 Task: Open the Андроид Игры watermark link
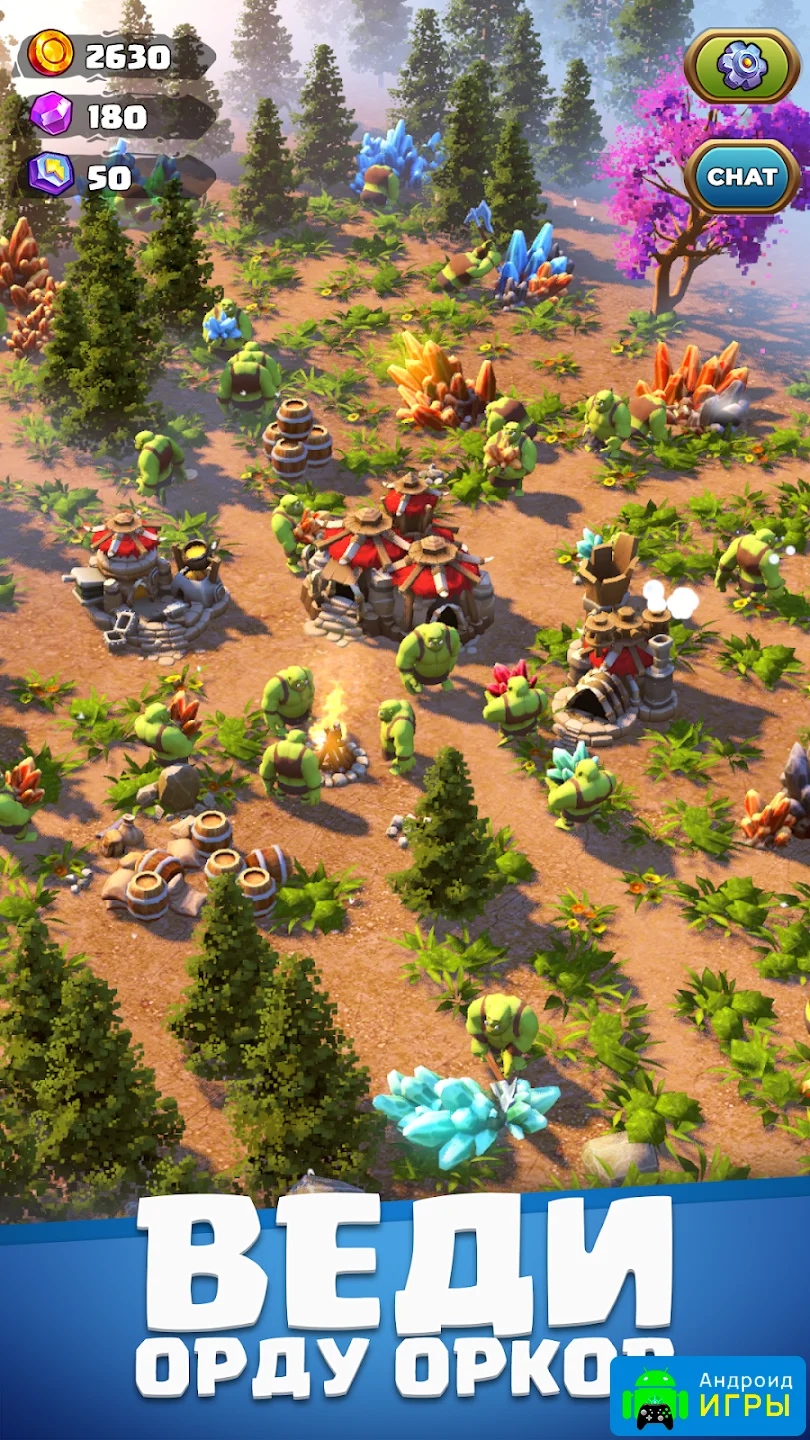(708, 1396)
